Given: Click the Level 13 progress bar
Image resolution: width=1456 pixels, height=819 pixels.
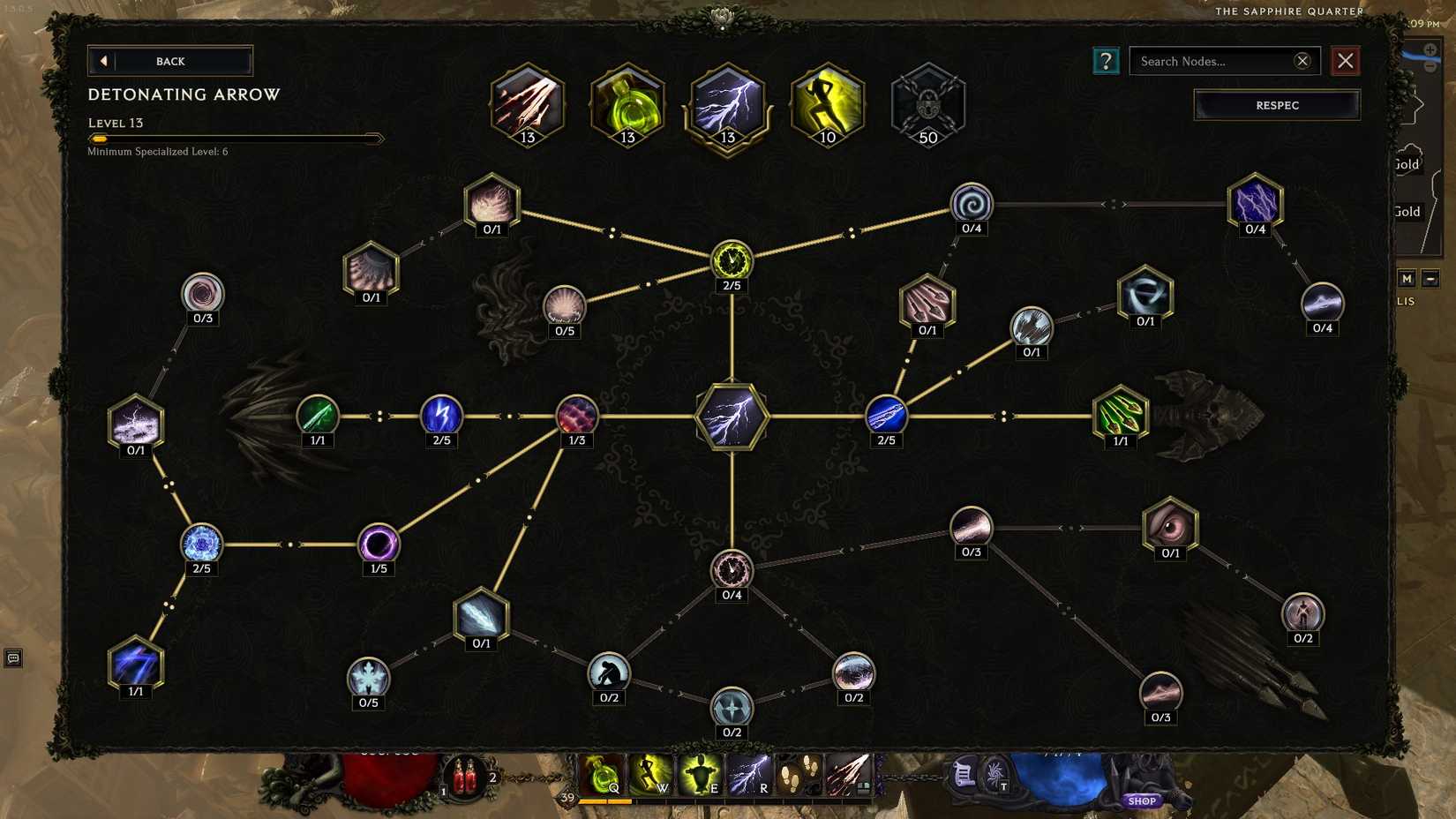Looking at the screenshot, I should coord(236,138).
